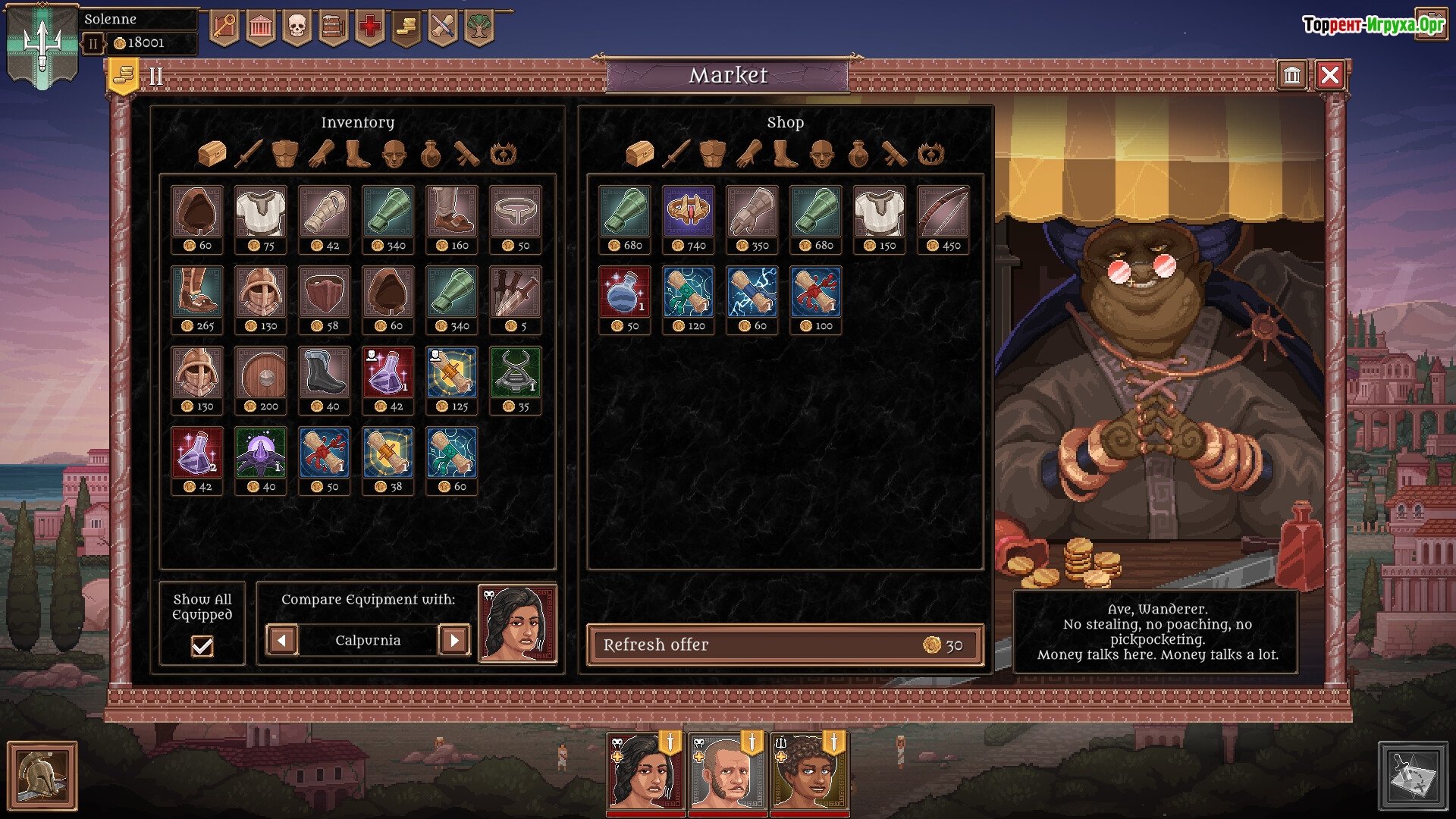Image resolution: width=1456 pixels, height=819 pixels.
Task: Toggle the Show All Equipped checkbox
Action: (202, 645)
